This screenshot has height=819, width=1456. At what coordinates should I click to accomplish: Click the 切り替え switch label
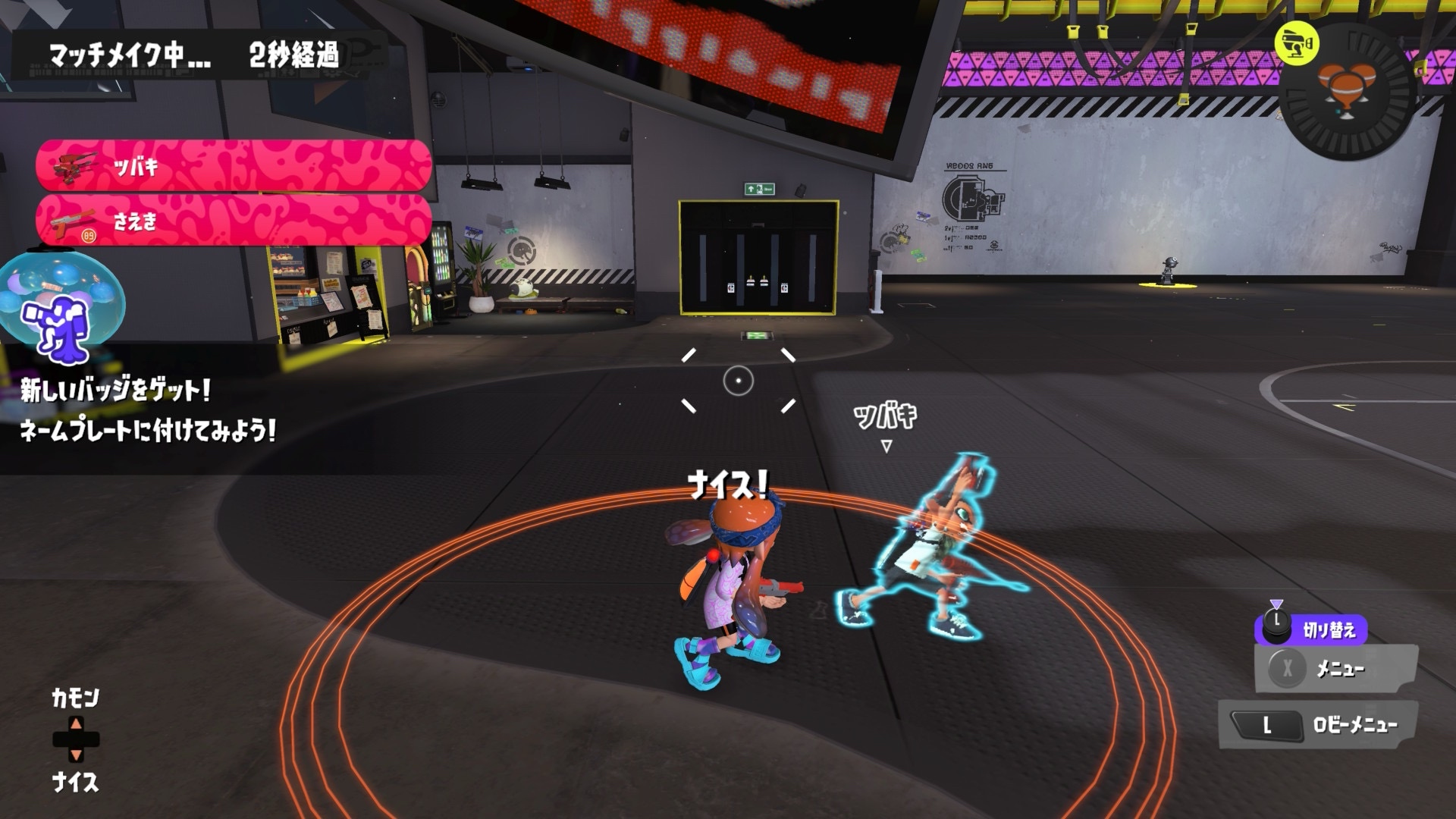click(1328, 629)
